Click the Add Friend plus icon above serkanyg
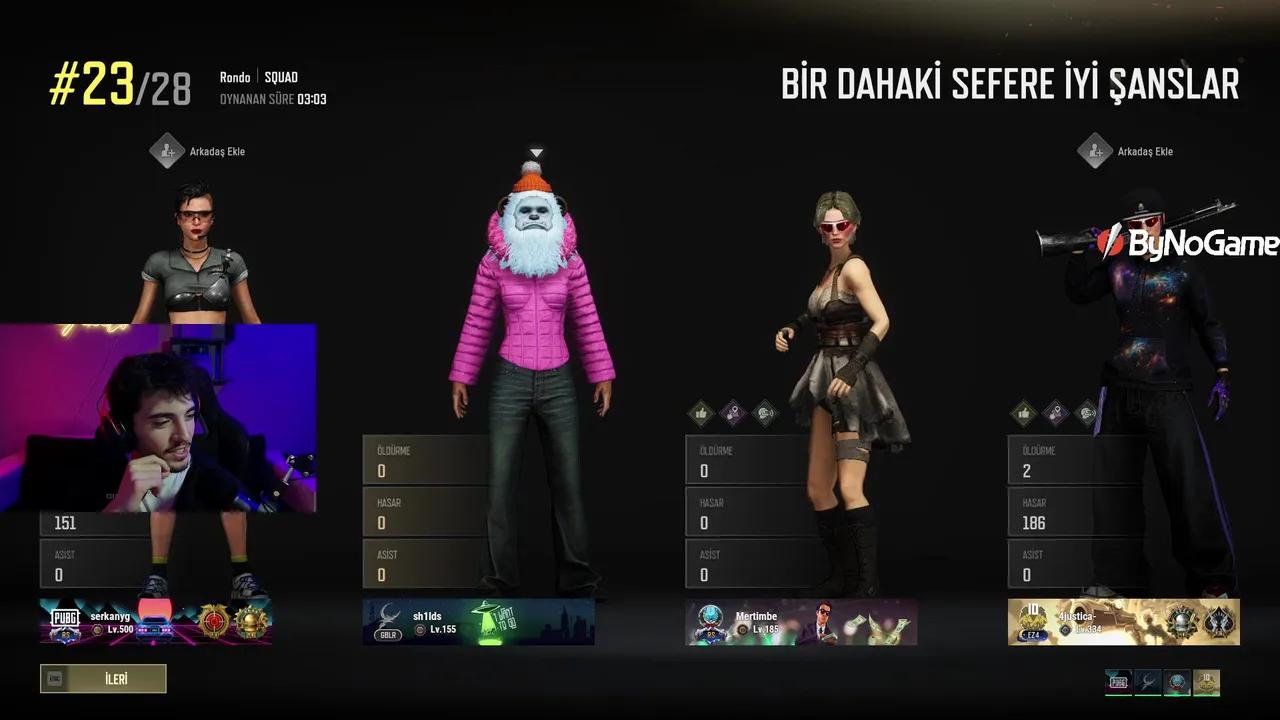This screenshot has width=1280, height=720. (168, 151)
